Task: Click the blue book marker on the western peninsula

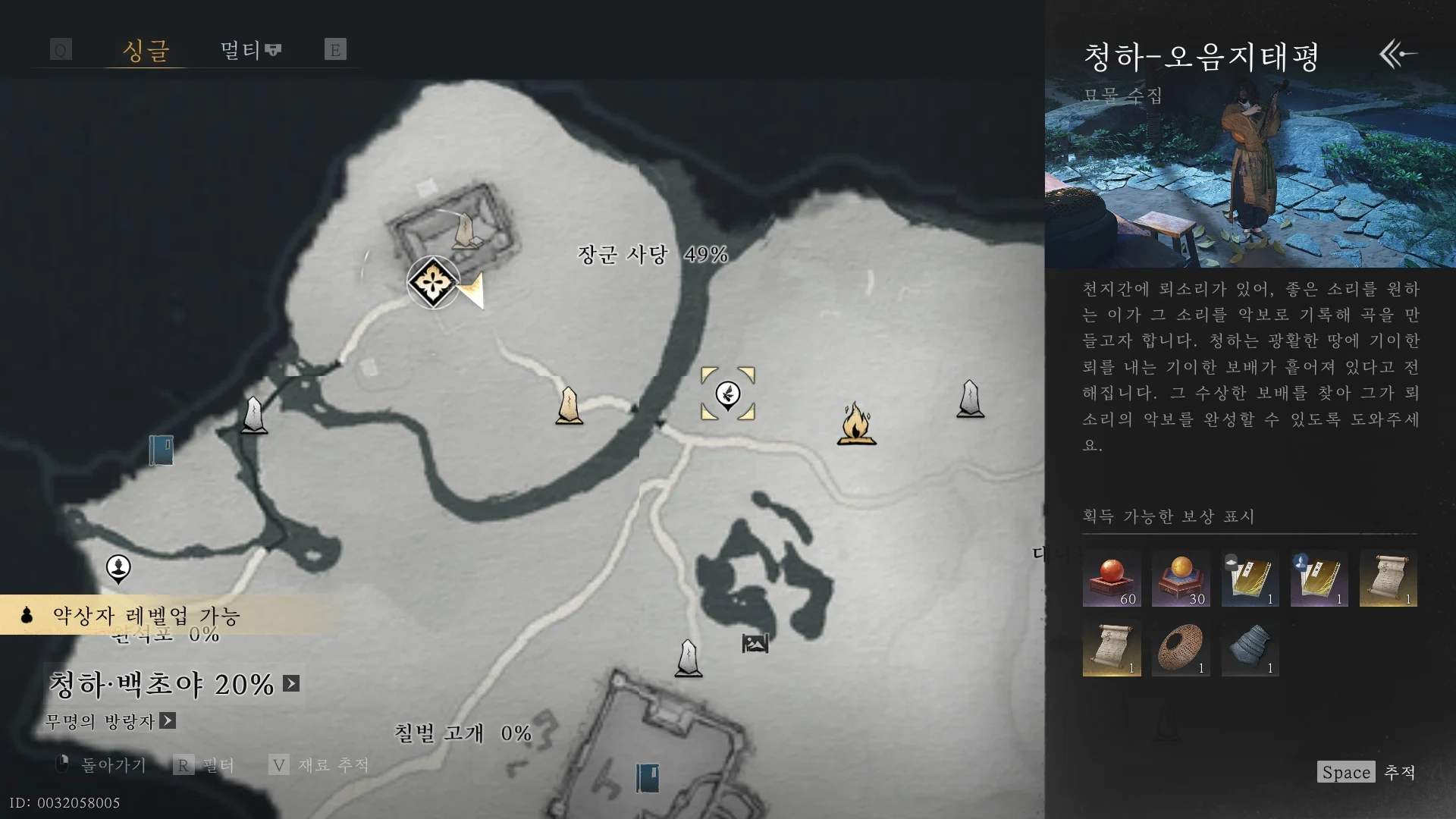Action: click(x=162, y=449)
